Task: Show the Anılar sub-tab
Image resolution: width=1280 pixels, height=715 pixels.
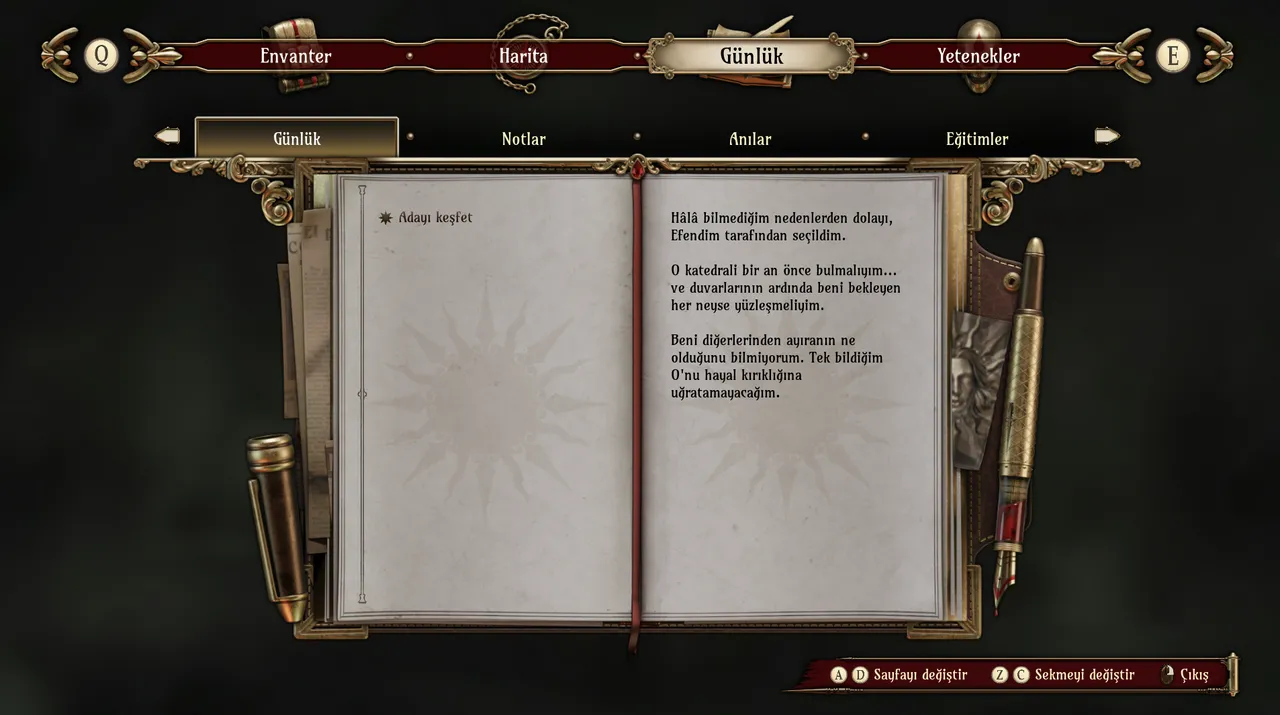Action: [750, 139]
